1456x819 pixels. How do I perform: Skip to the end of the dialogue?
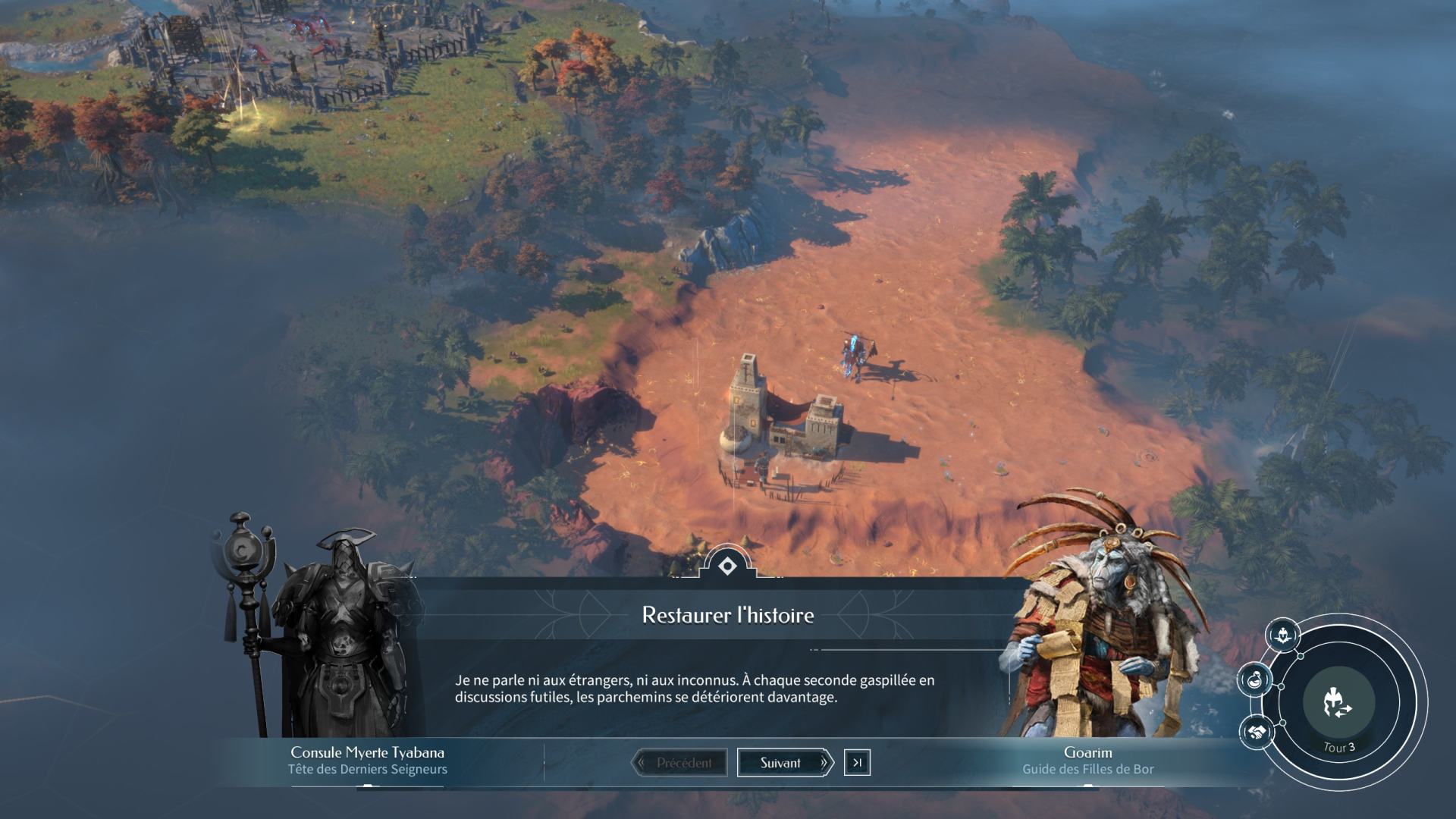[x=857, y=763]
